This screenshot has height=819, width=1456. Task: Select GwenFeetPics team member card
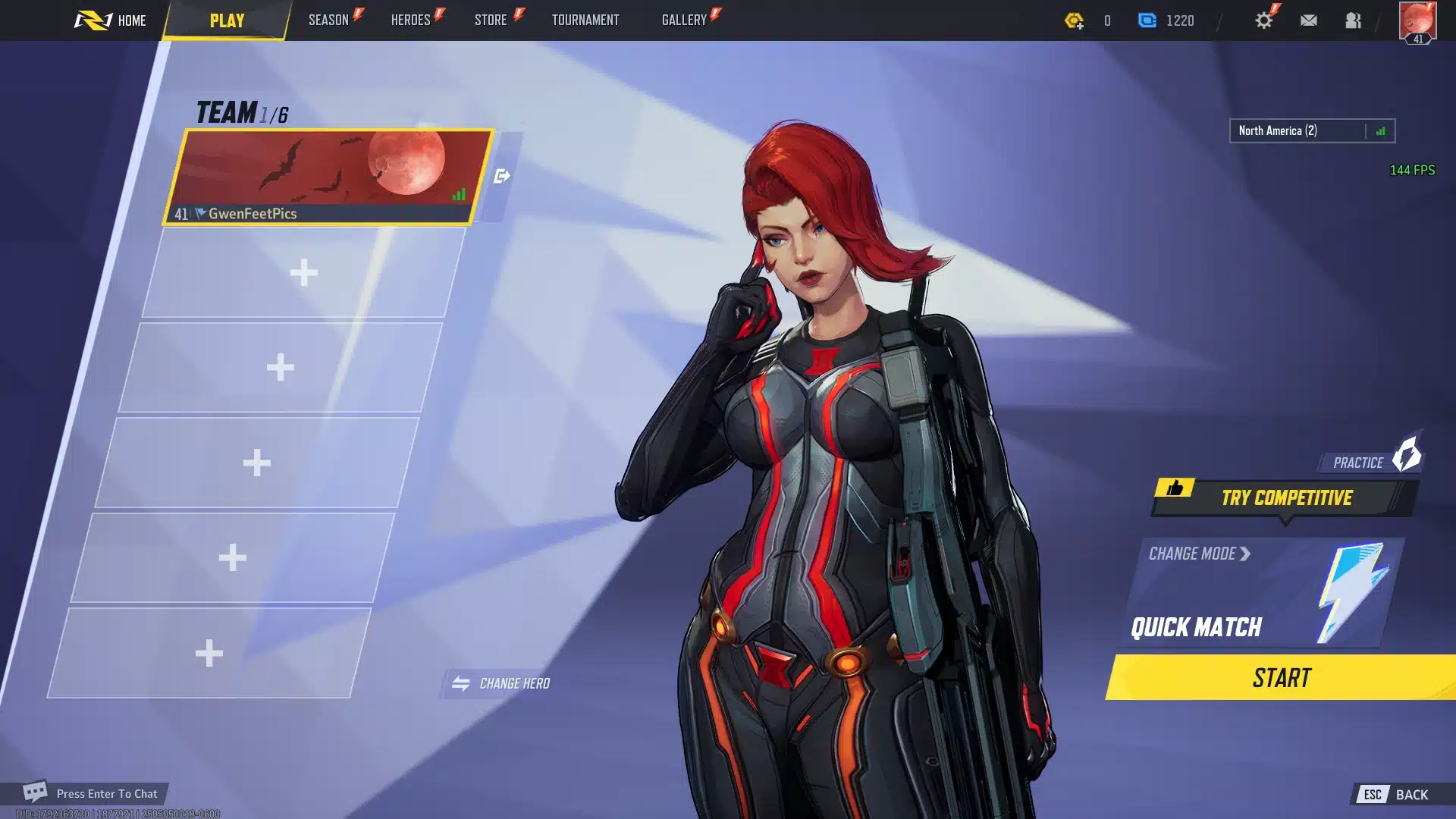[x=329, y=177]
